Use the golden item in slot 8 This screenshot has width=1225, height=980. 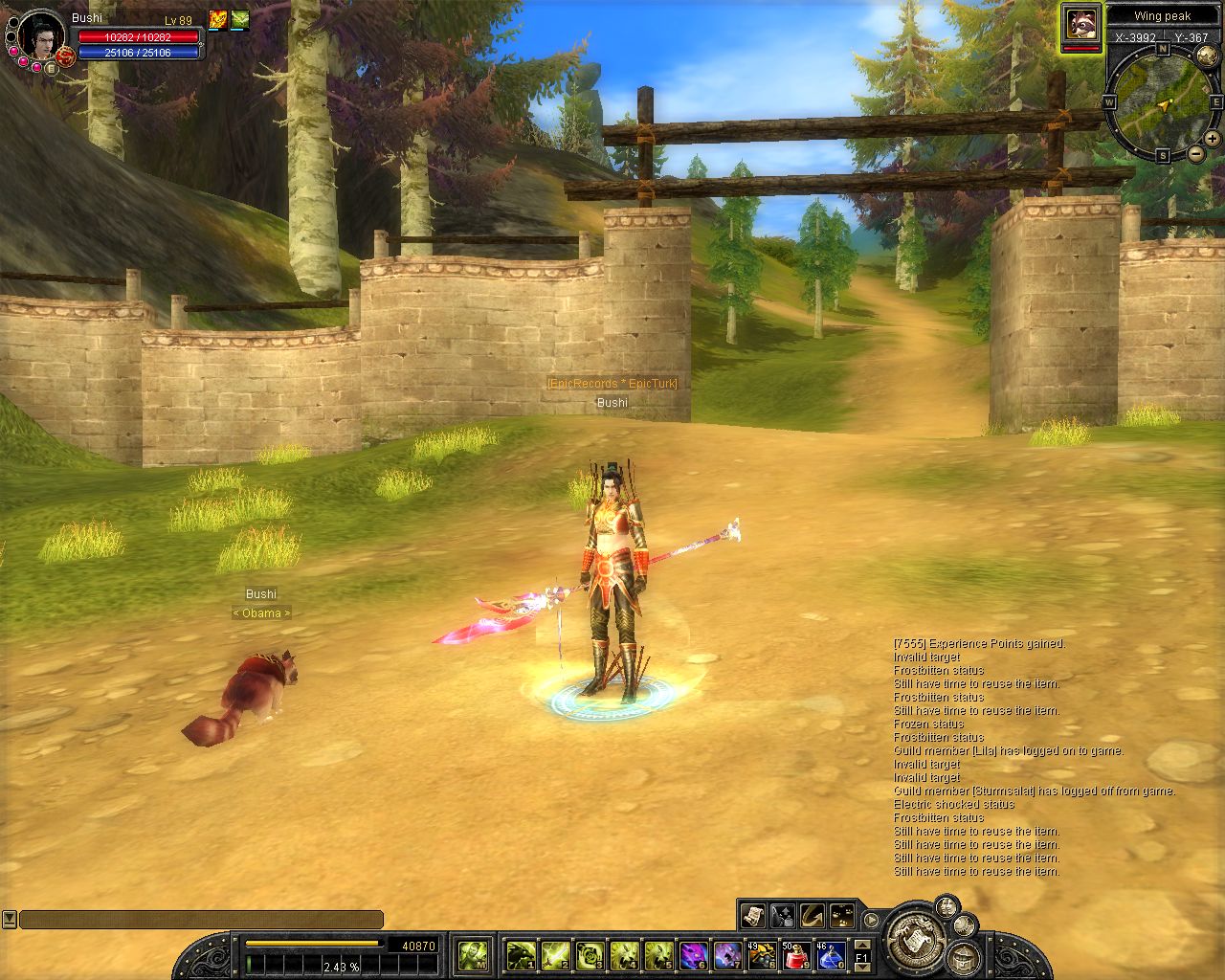click(x=762, y=954)
